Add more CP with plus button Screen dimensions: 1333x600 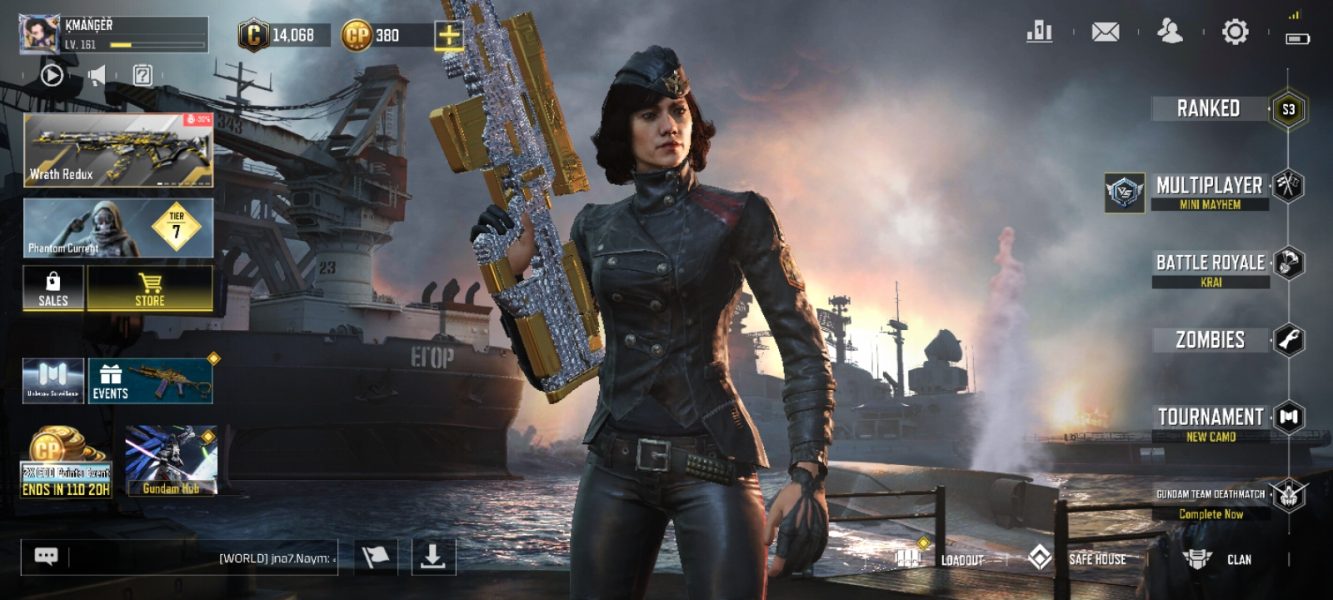tap(449, 36)
